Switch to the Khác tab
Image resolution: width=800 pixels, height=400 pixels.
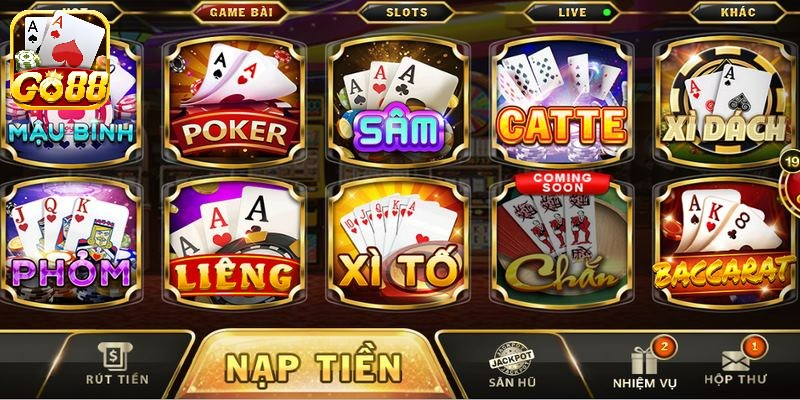coord(738,13)
